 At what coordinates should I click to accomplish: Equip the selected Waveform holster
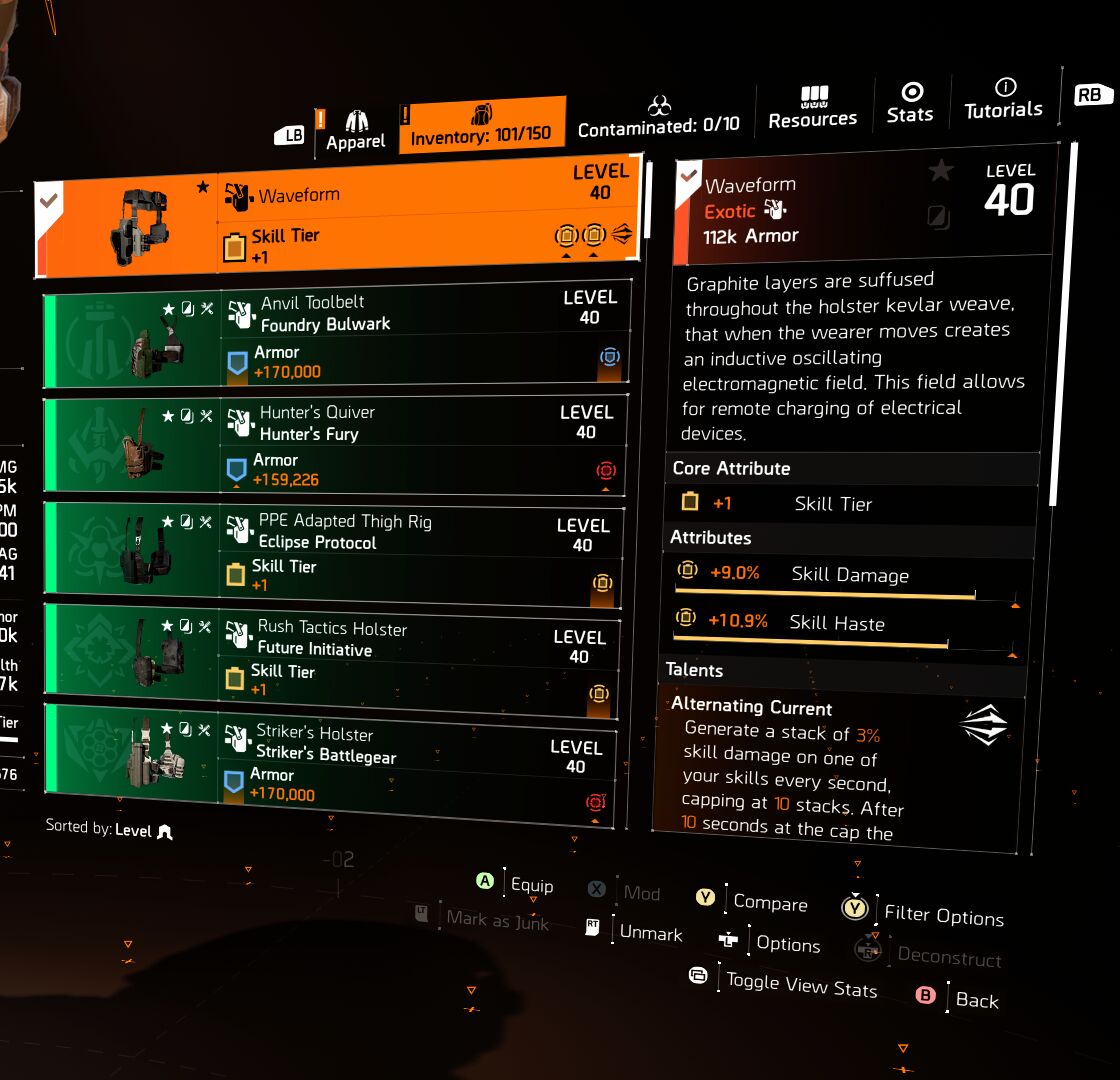pyautogui.click(x=530, y=885)
